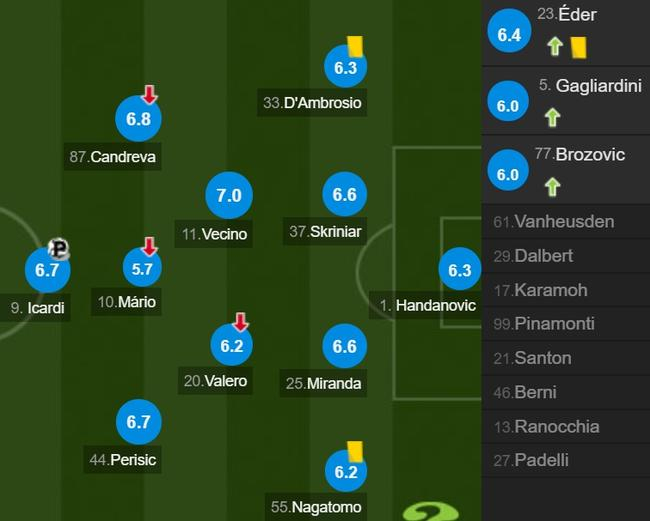Choose Brozovic from the substitutes
Image resolution: width=650 pixels, height=521 pixels.
point(565,171)
